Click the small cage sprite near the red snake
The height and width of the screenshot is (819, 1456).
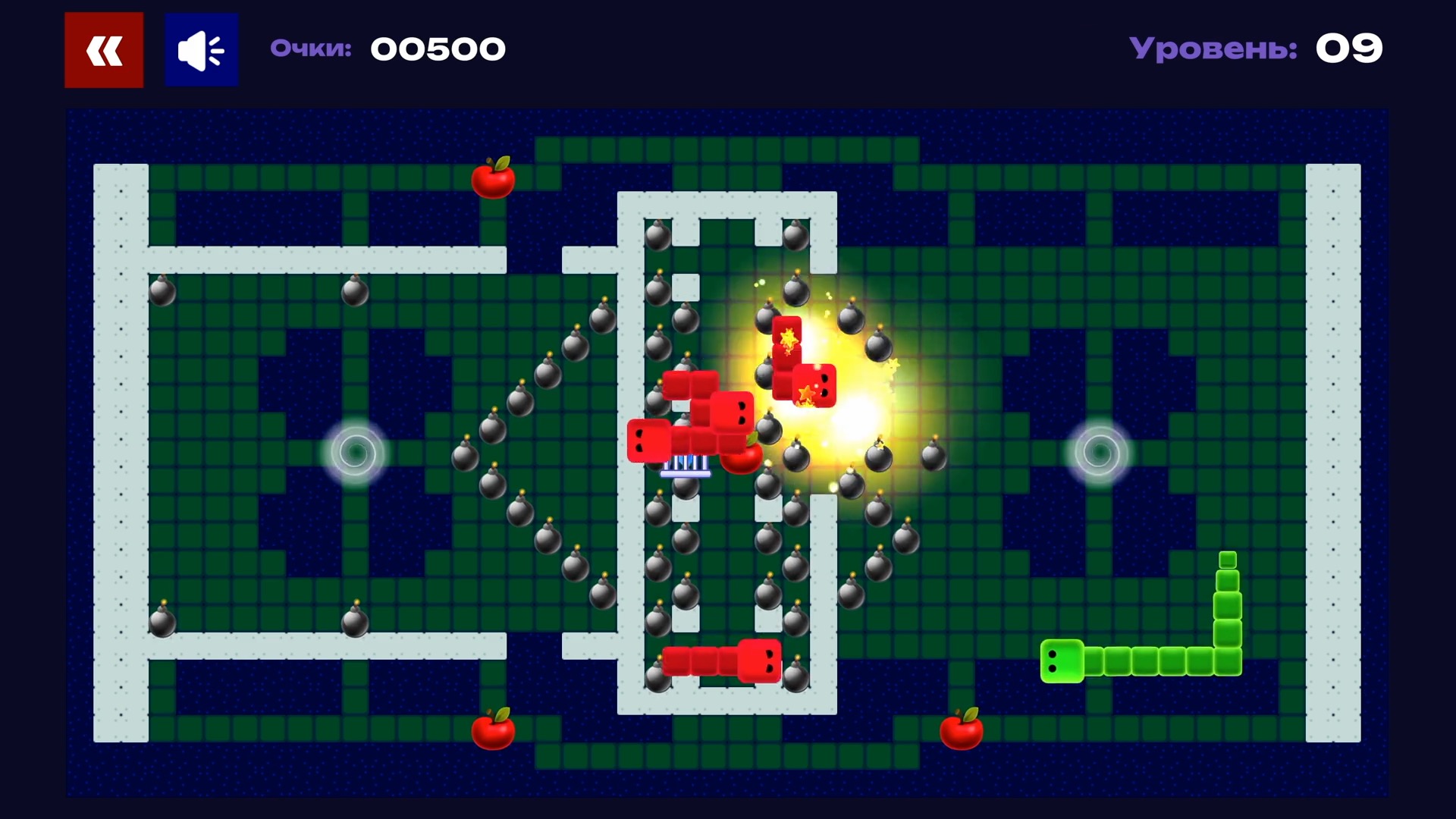coord(685,466)
